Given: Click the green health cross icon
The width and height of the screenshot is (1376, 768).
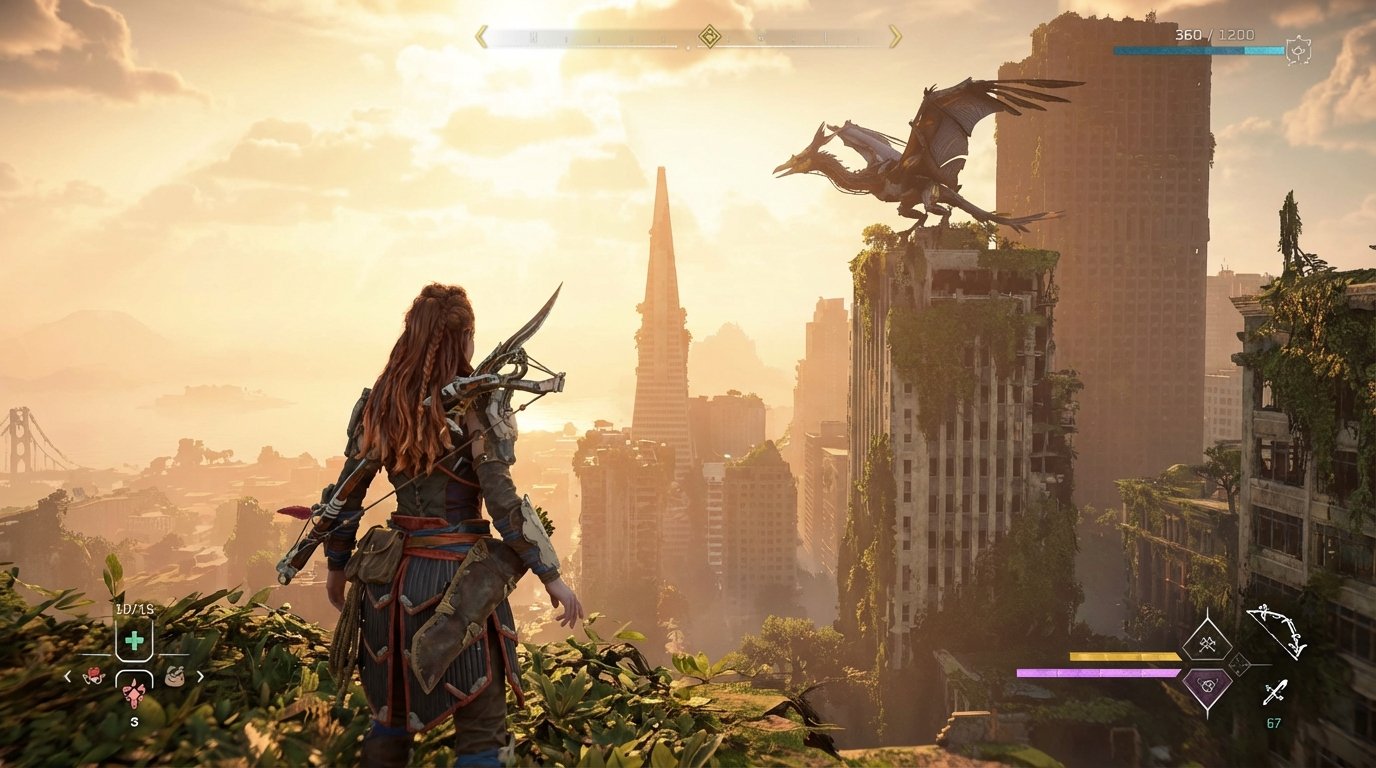Looking at the screenshot, I should 135,639.
